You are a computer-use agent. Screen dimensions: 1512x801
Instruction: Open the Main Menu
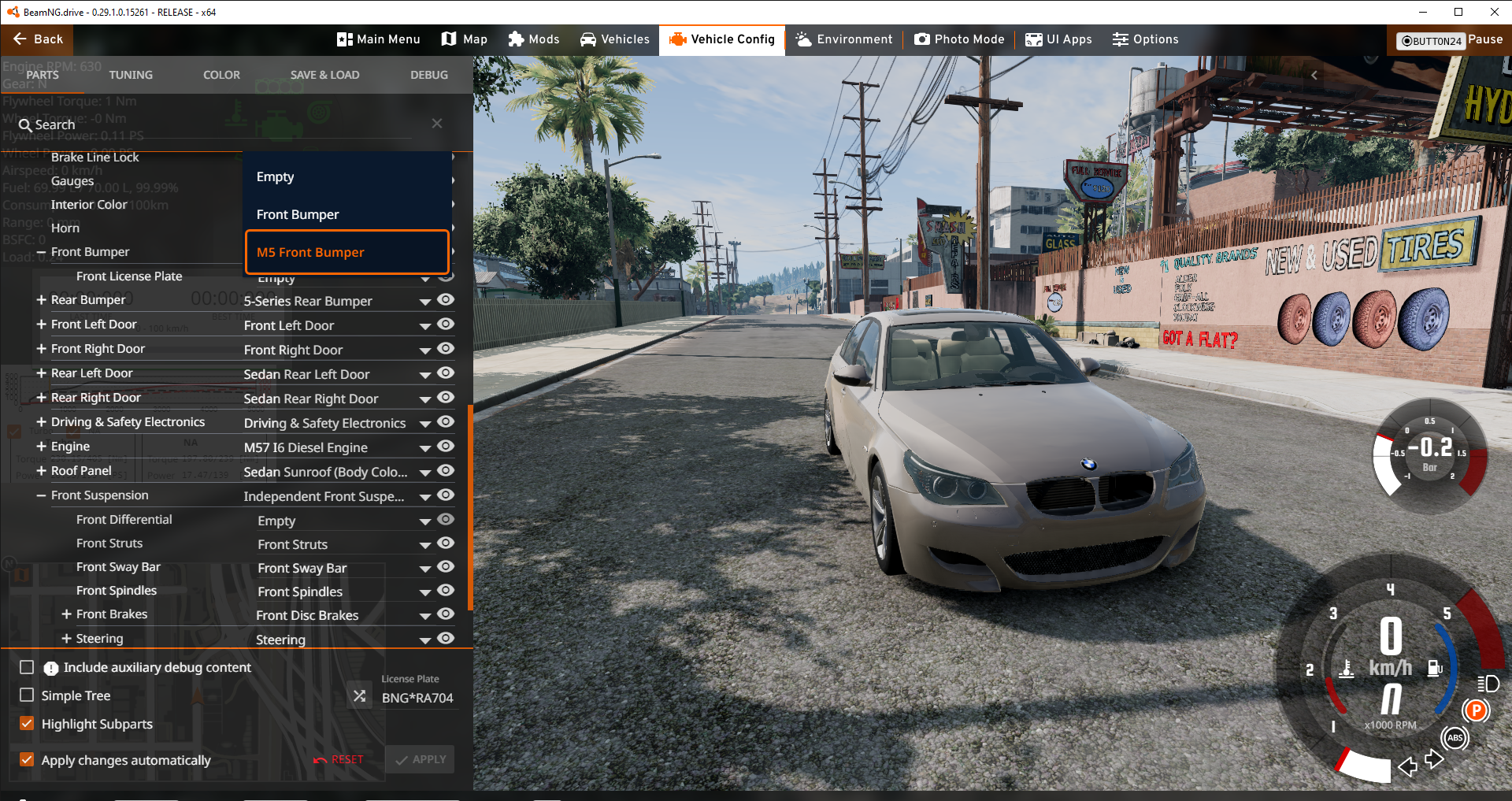[379, 39]
